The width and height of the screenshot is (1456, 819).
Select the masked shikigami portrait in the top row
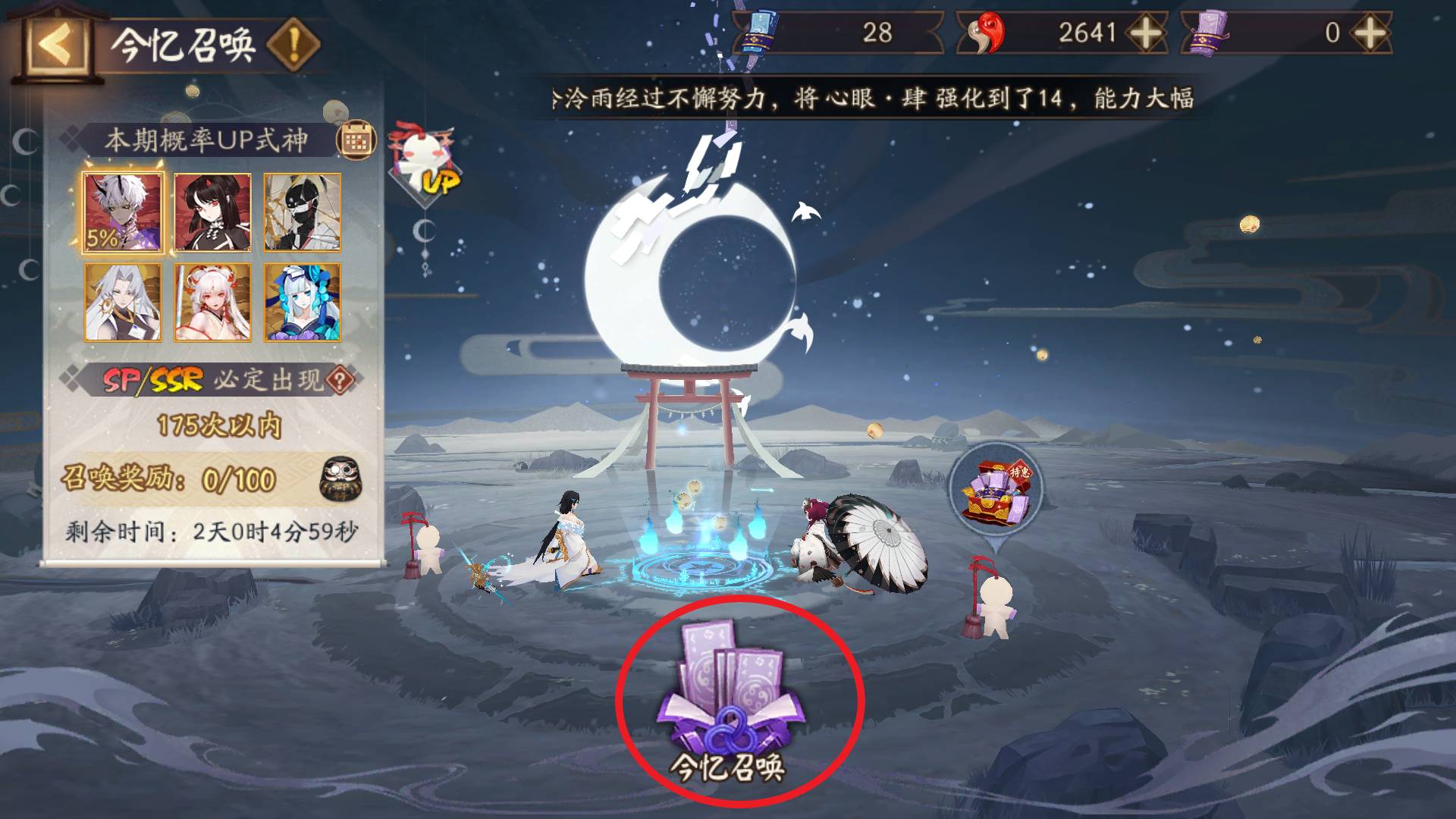(302, 213)
